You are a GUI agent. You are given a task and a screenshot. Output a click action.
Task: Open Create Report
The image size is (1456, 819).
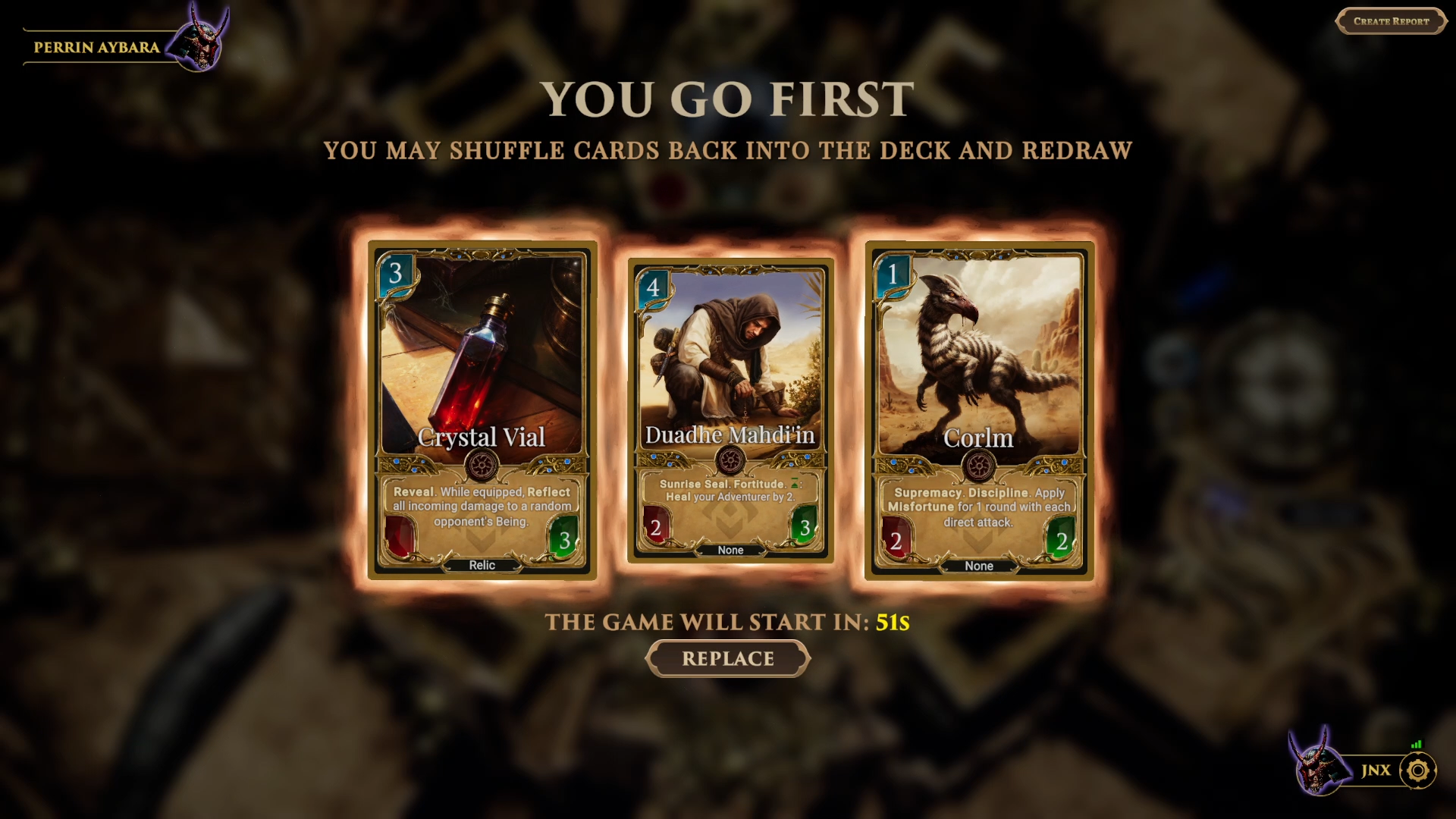1392,21
